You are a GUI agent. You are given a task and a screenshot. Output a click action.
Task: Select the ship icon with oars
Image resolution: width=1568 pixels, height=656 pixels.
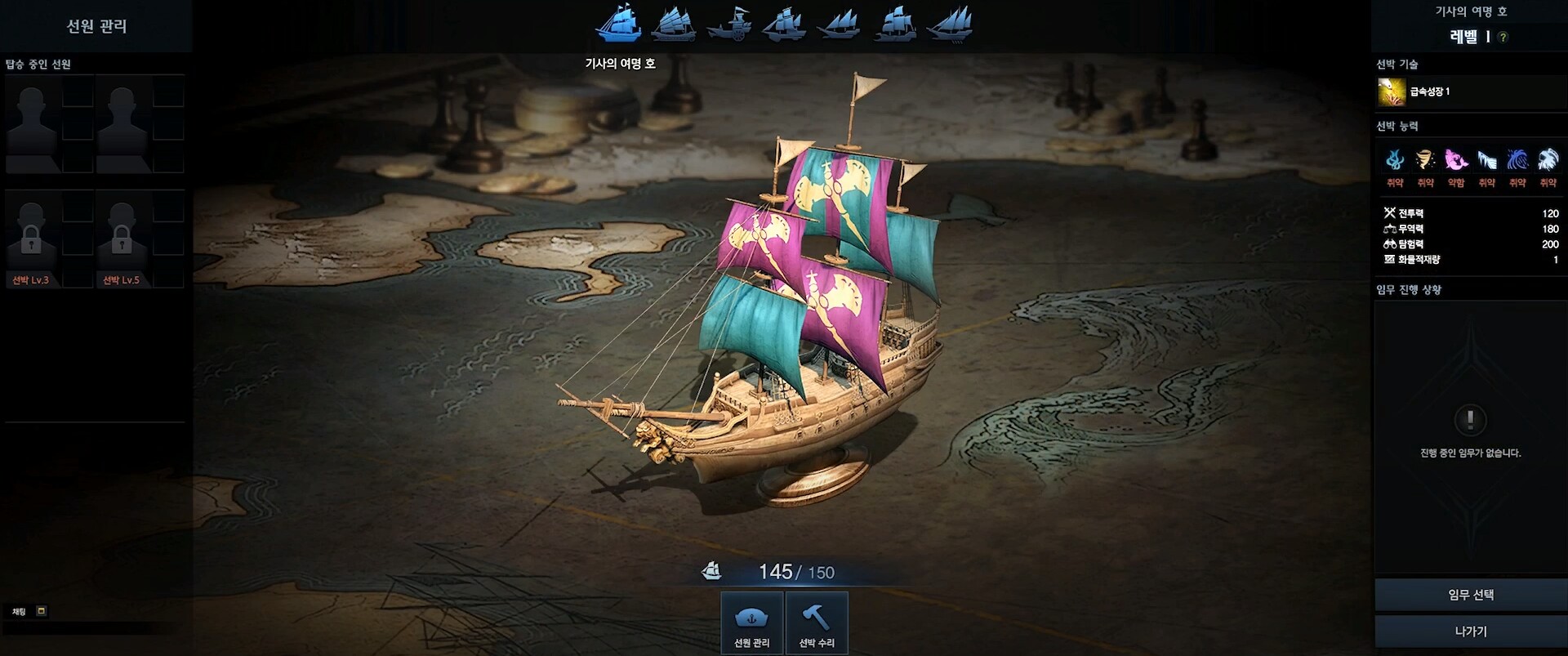click(x=950, y=25)
